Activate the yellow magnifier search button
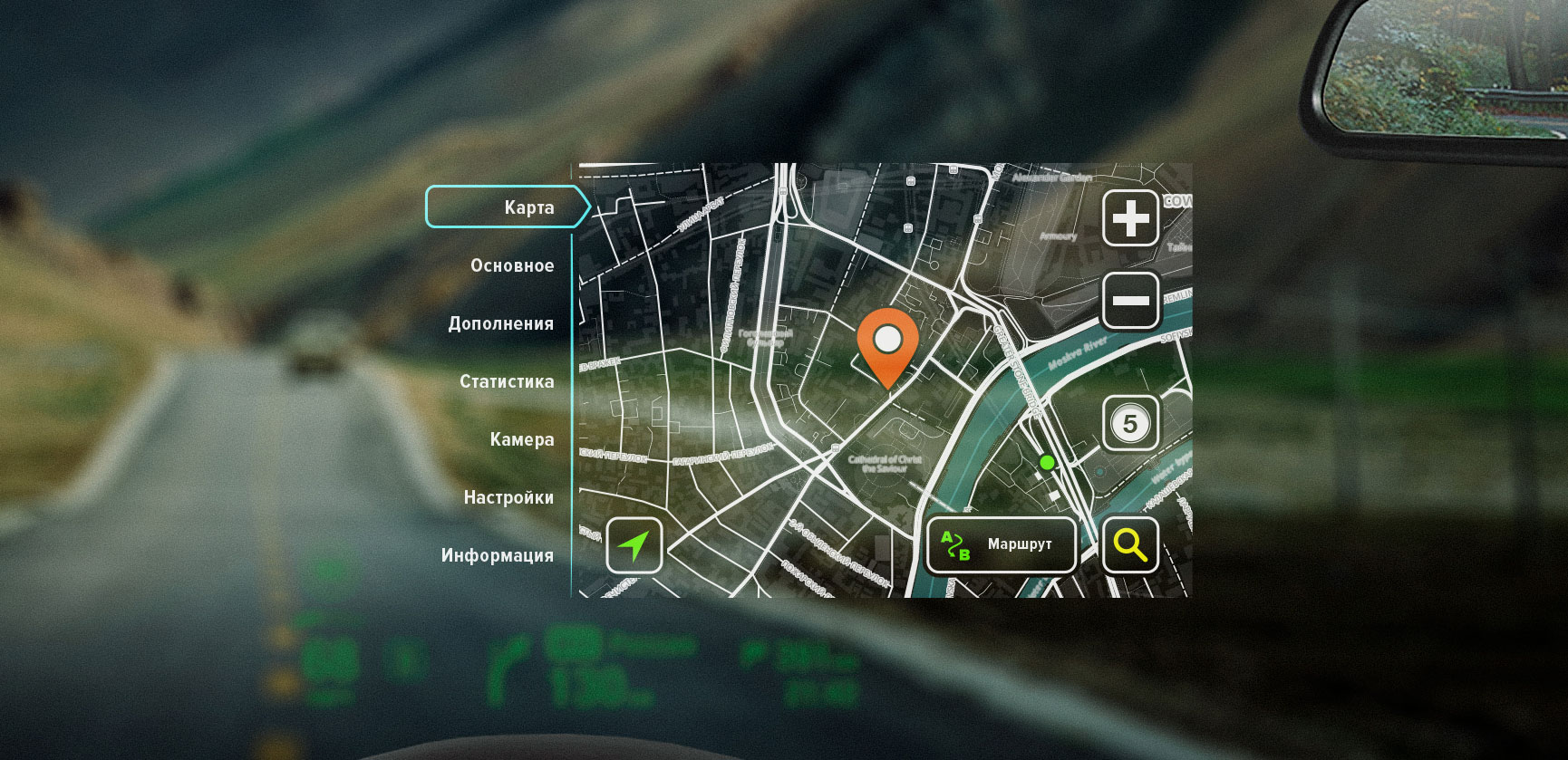 (1130, 545)
